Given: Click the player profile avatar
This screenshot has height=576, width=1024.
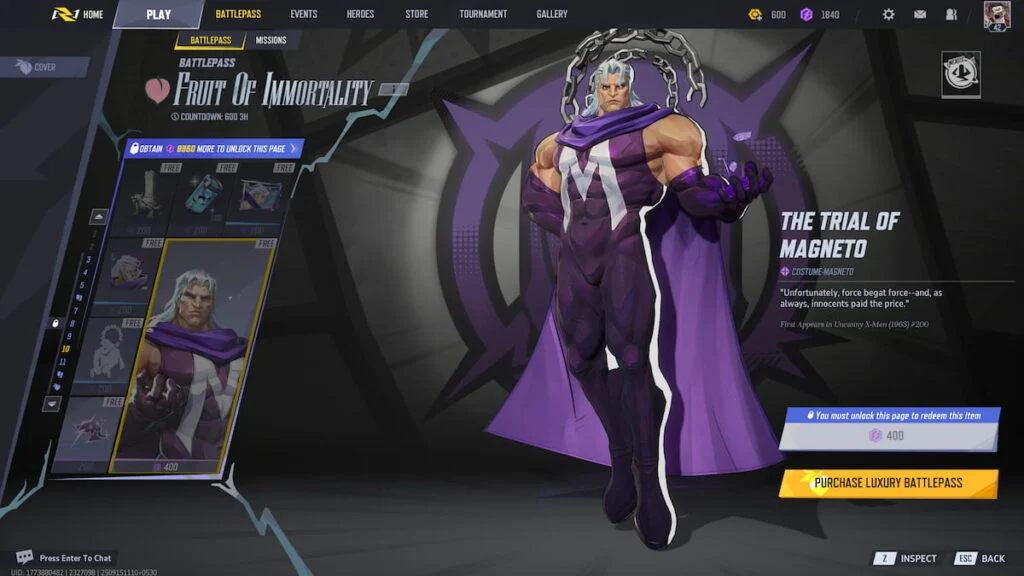Looking at the screenshot, I should pos(997,15).
